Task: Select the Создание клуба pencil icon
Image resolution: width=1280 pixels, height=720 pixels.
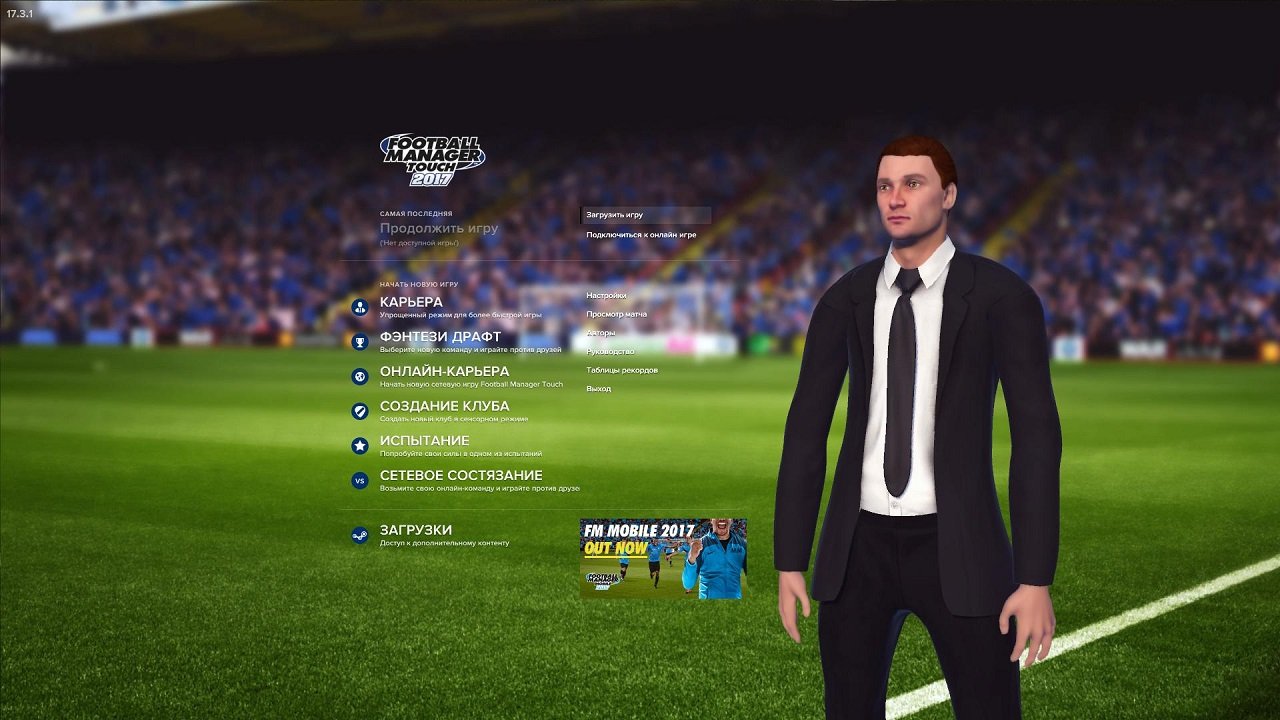Action: pos(359,409)
